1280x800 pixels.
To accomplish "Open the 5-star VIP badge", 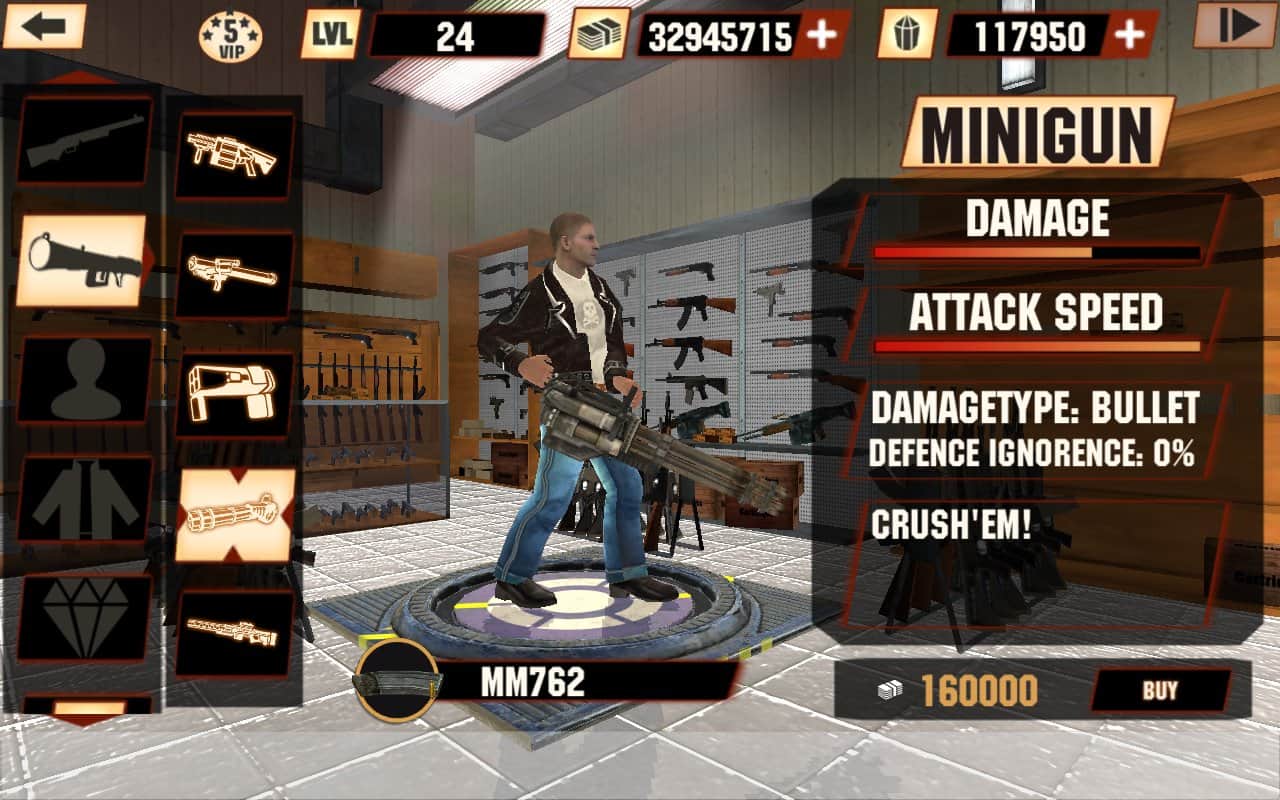I will point(230,36).
